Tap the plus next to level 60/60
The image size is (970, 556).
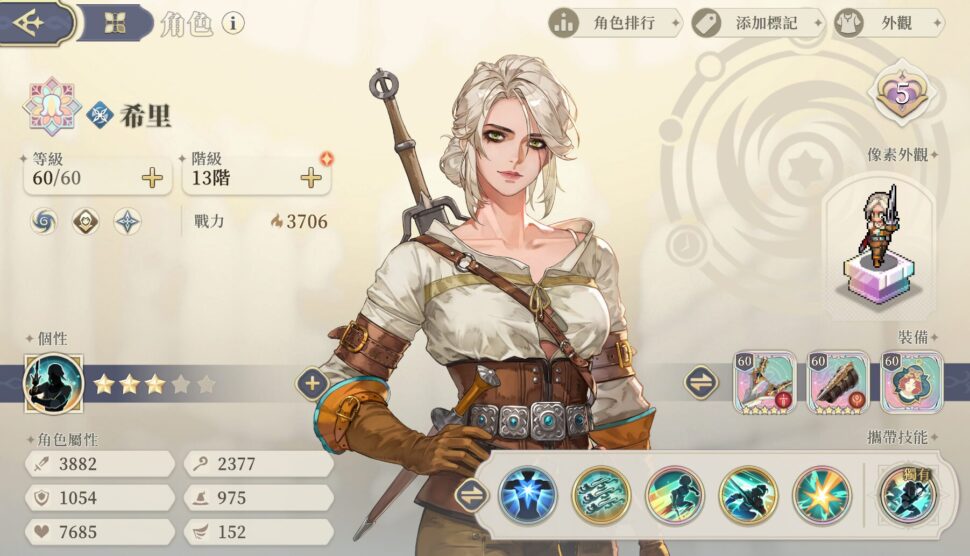coord(152,179)
